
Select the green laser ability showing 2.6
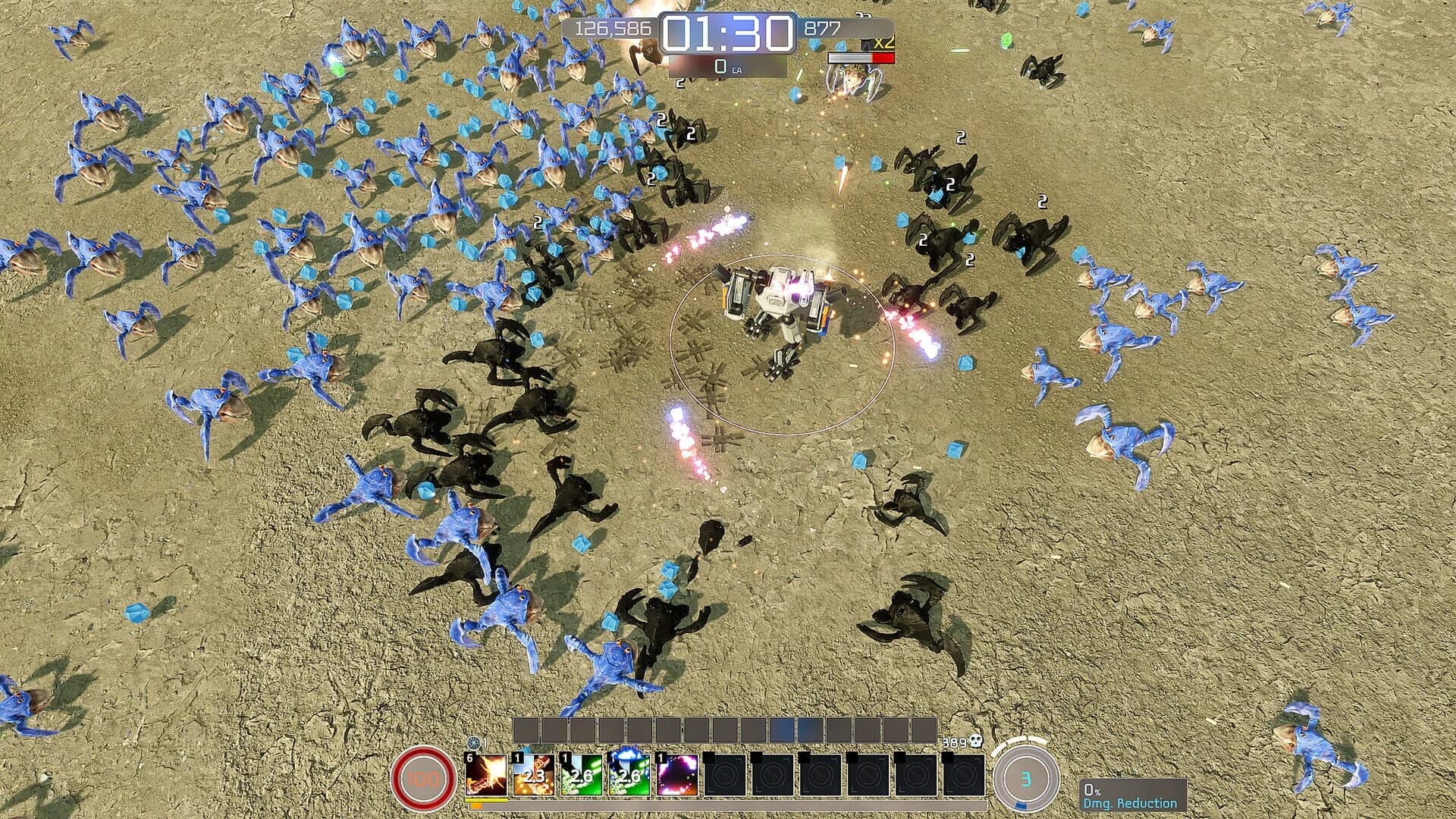pyautogui.click(x=580, y=775)
